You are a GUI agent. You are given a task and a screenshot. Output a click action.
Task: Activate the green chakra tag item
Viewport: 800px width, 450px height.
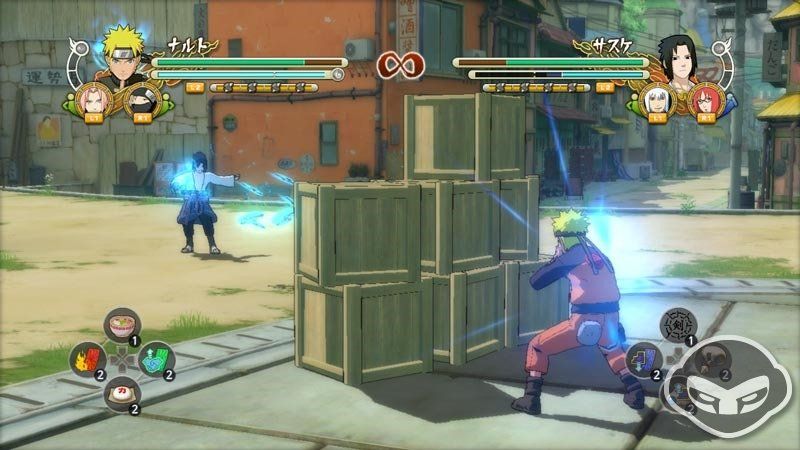[155, 357]
